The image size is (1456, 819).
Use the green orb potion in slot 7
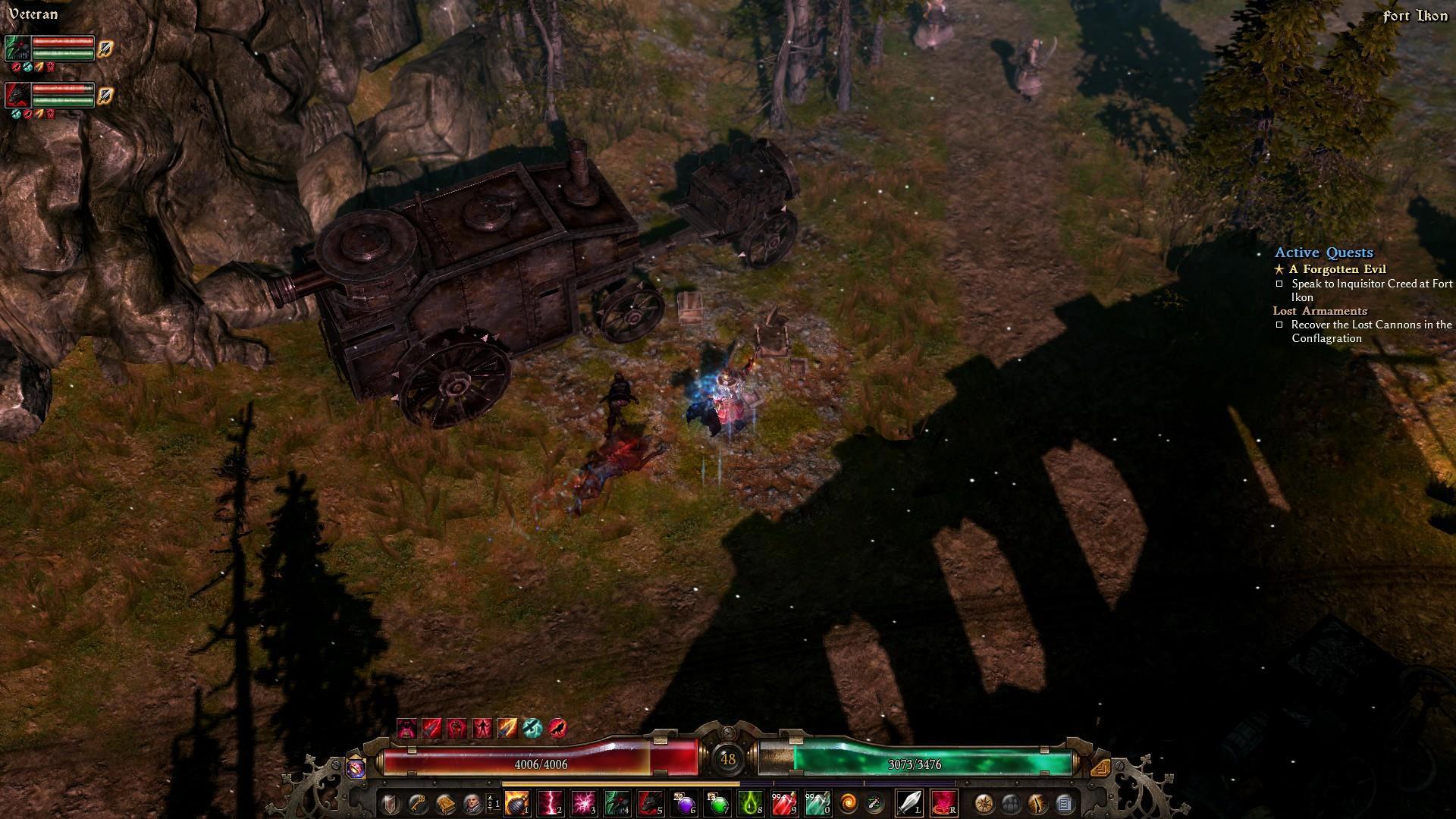[717, 802]
